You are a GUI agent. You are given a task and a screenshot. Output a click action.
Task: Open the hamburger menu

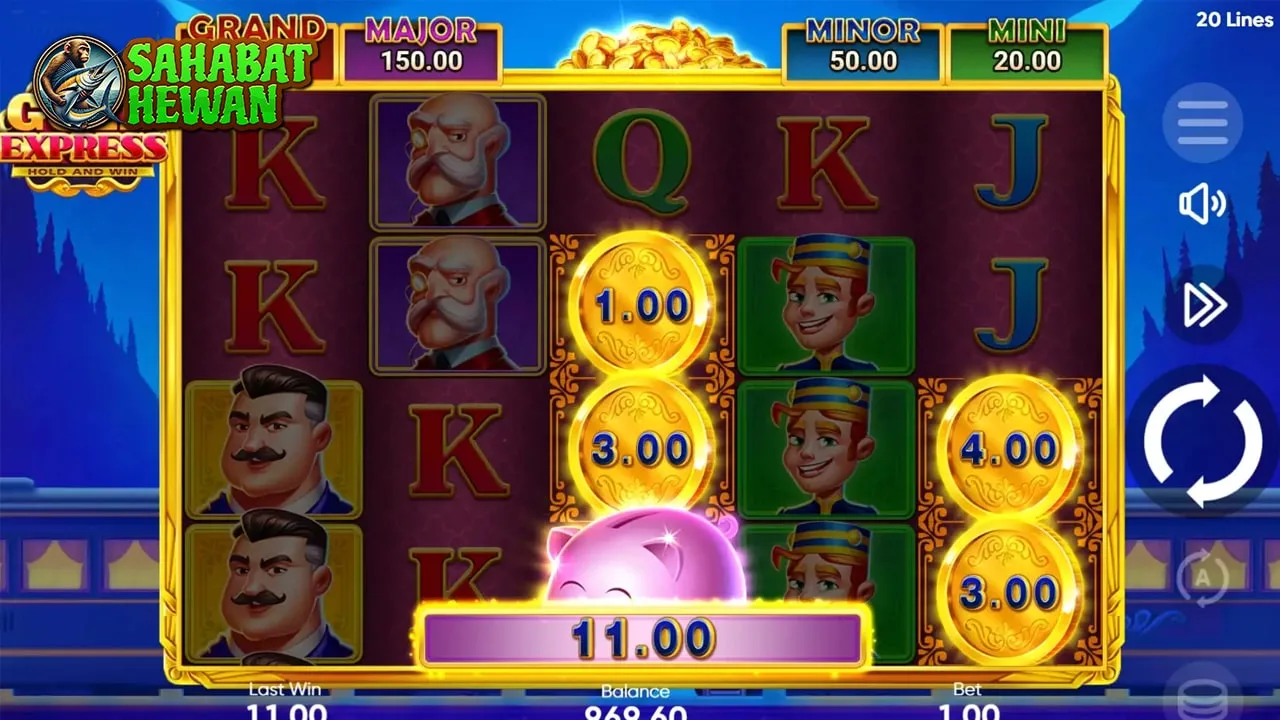pos(1202,124)
